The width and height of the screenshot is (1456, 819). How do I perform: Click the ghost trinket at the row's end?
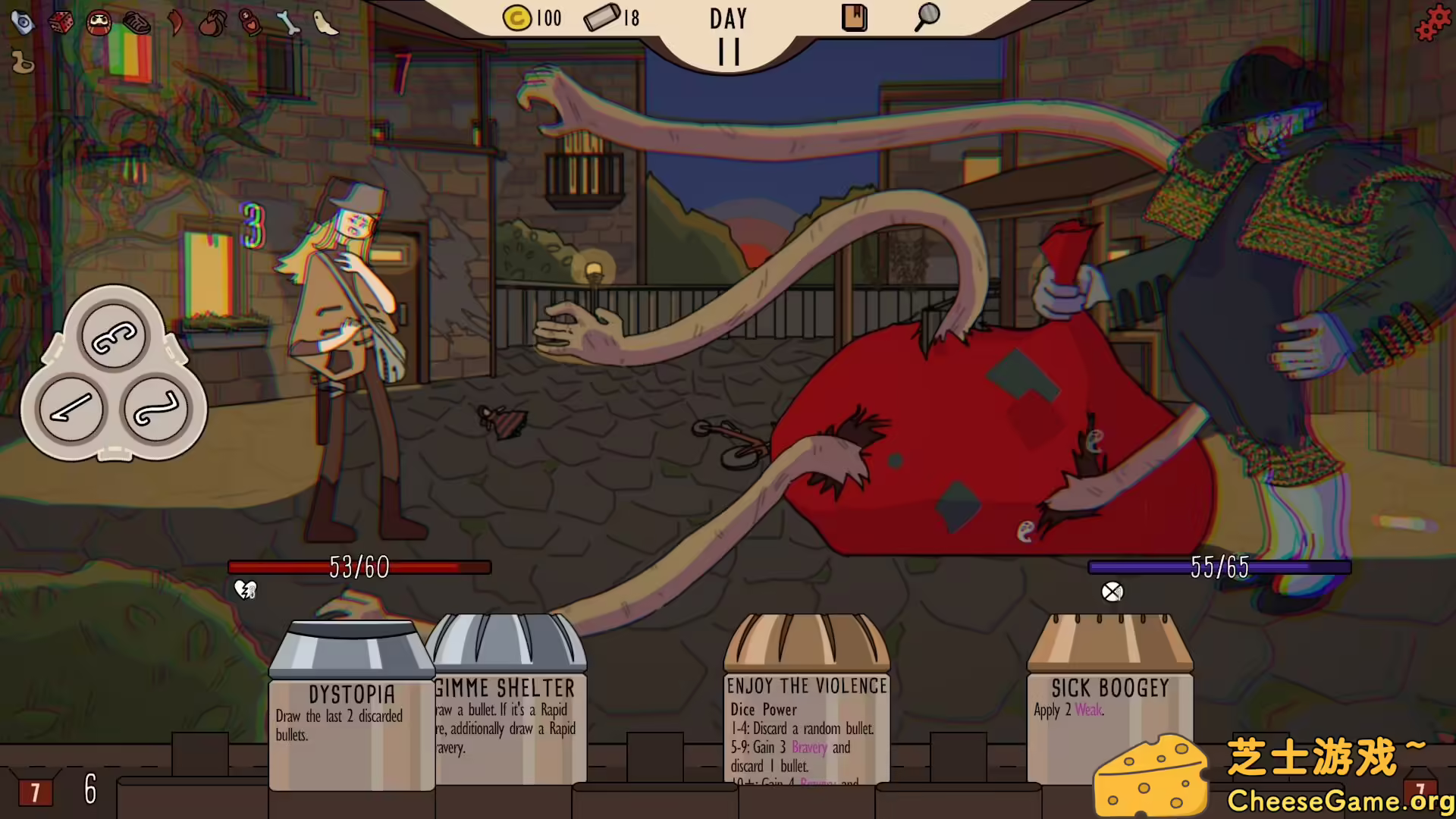click(x=326, y=22)
